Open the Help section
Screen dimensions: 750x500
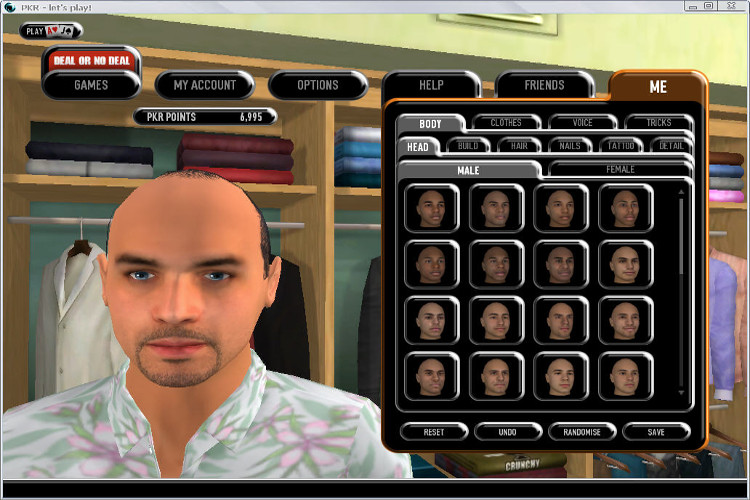431,86
